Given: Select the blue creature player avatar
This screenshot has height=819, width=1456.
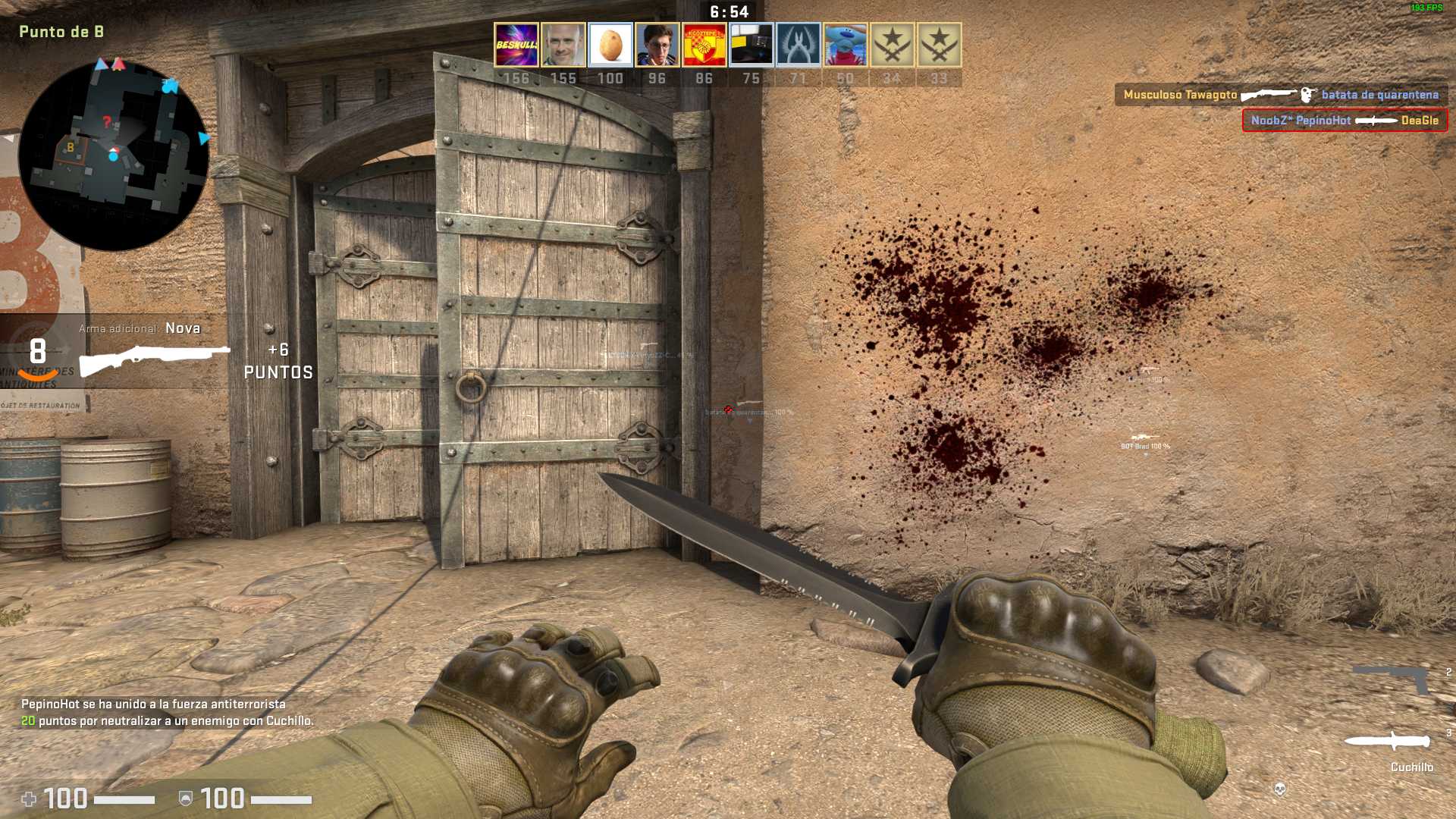Looking at the screenshot, I should [846, 45].
